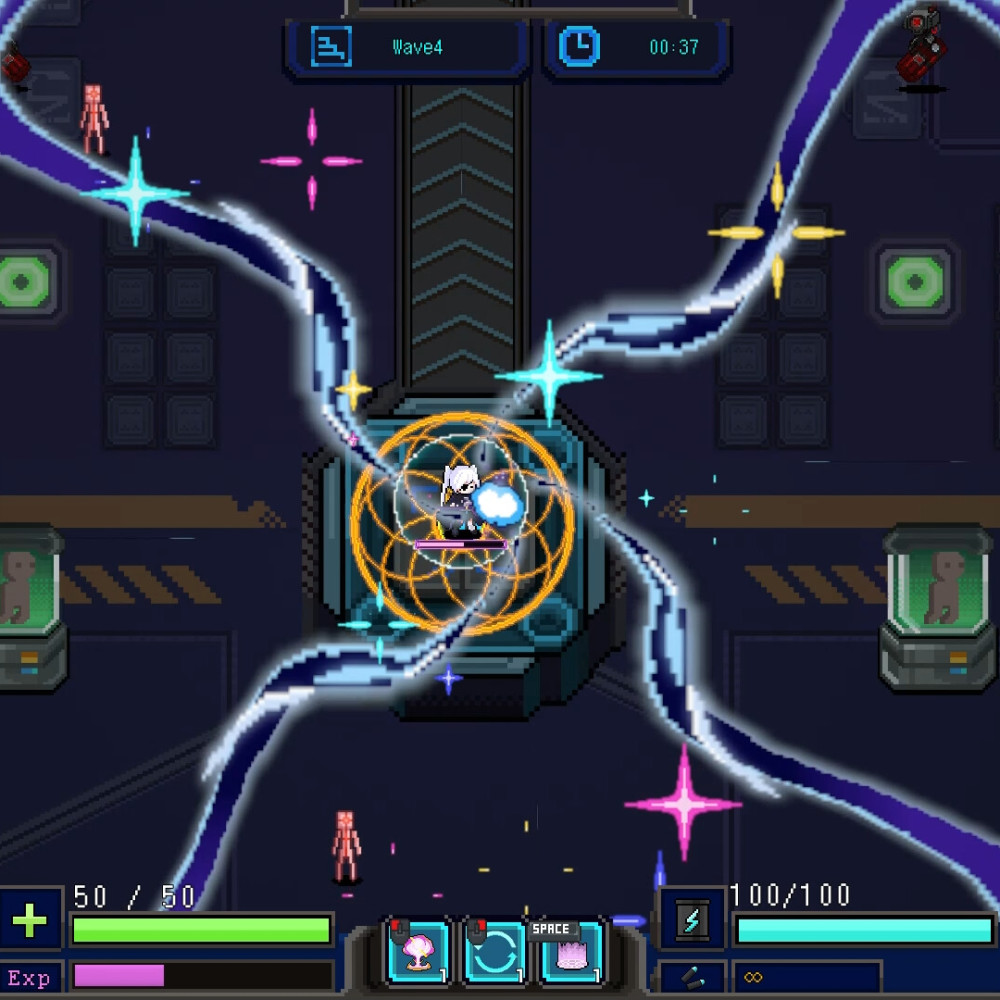Click the bullets ammo icon
The height and width of the screenshot is (1000, 1000).
(692, 977)
